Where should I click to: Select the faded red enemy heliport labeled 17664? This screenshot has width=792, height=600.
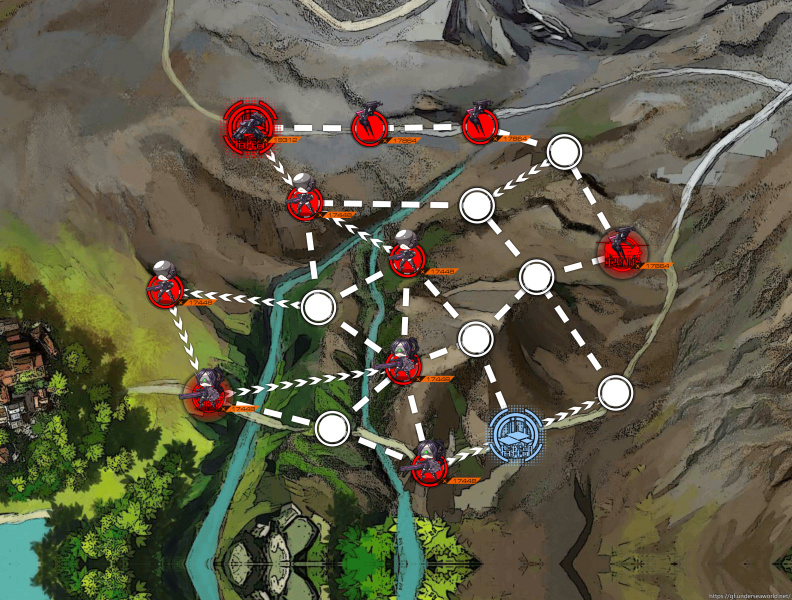[x=622, y=253]
